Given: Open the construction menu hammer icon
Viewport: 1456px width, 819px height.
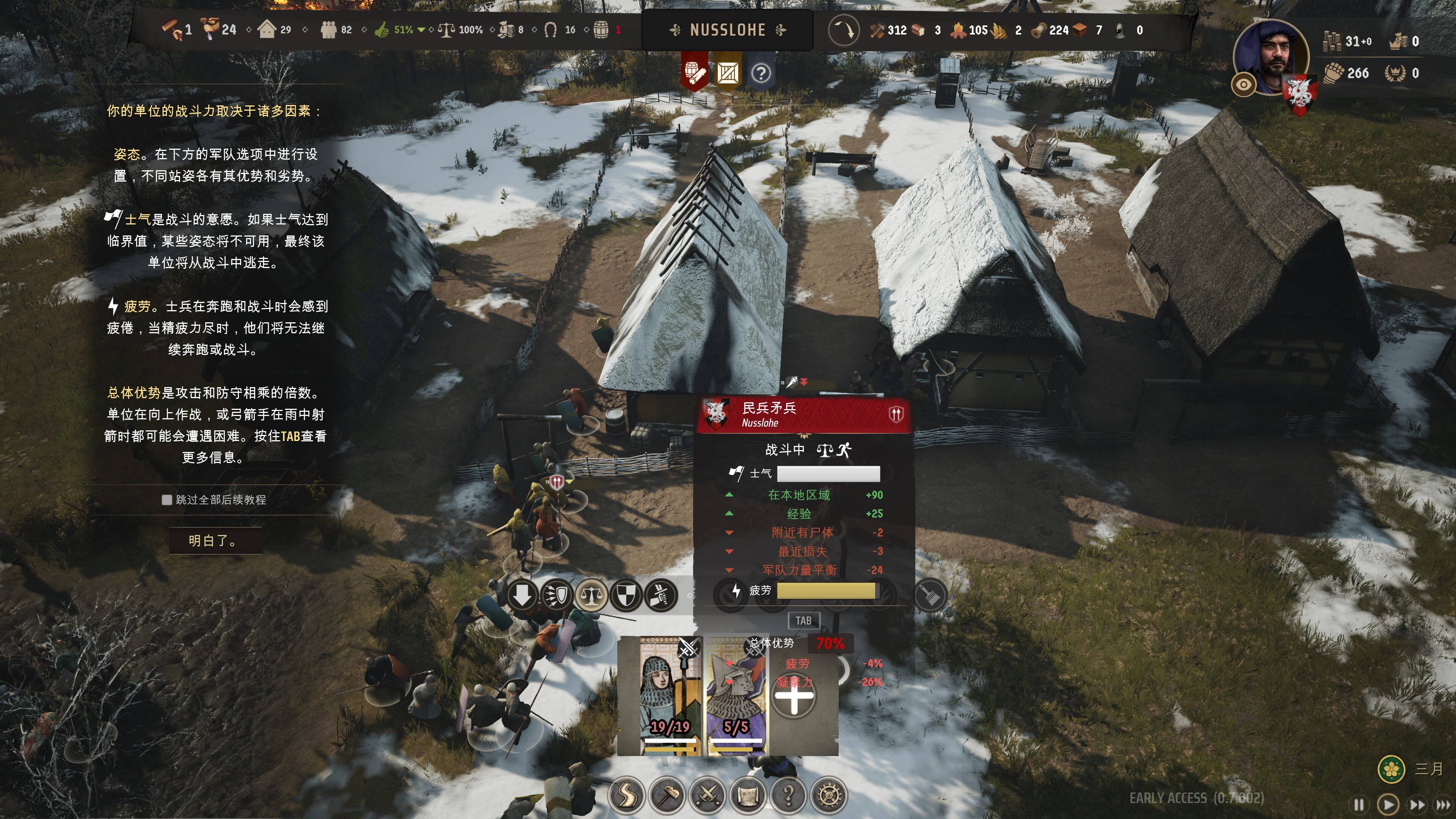Looking at the screenshot, I should (667, 795).
